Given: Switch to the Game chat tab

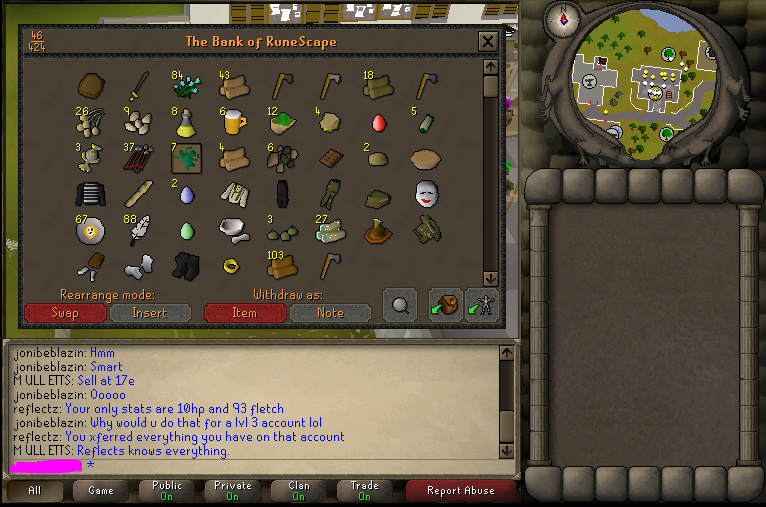Looking at the screenshot, I should coord(101,491).
